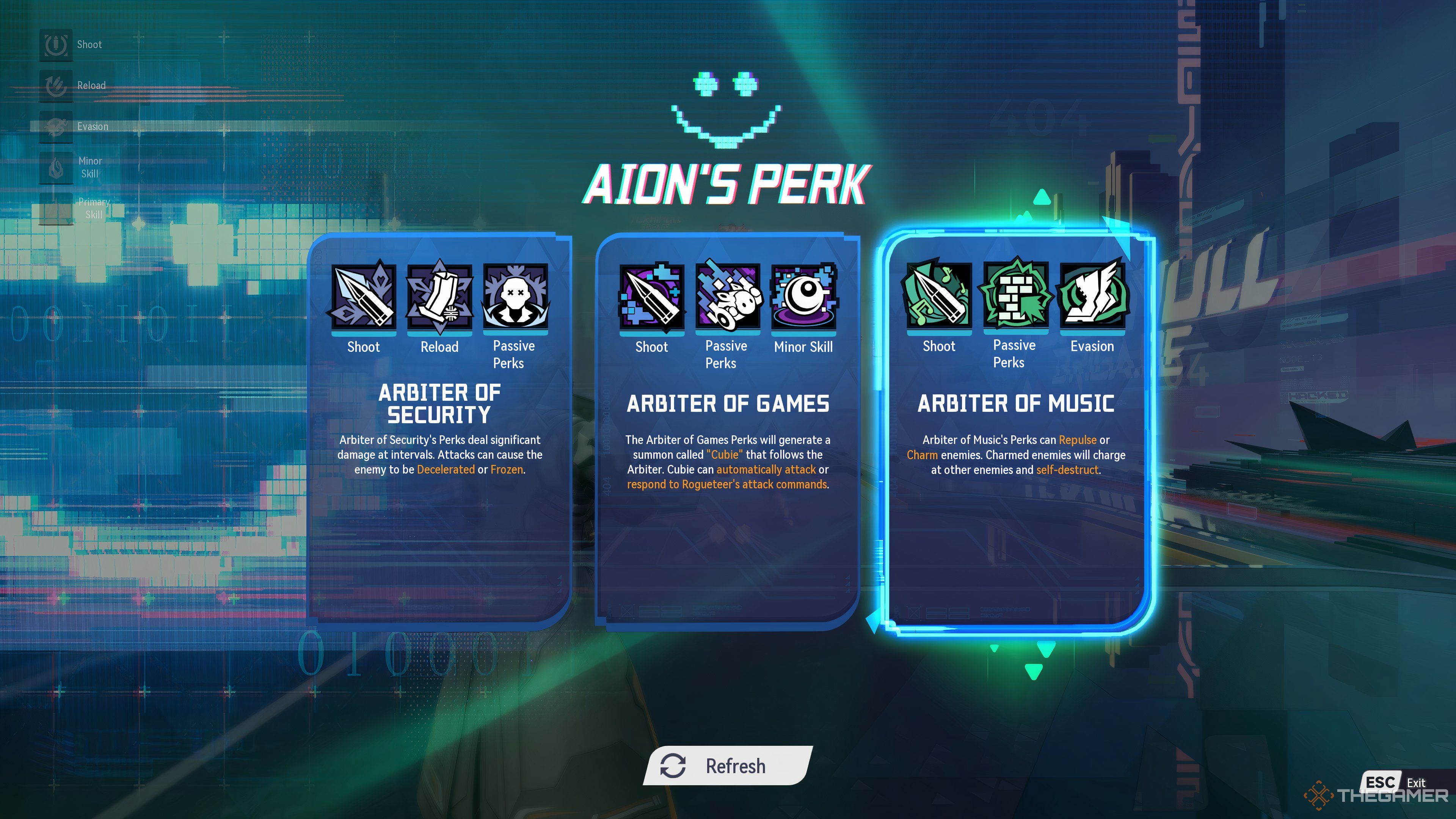Image resolution: width=1456 pixels, height=819 pixels.
Task: View the Music Passive Perks brick wall icon
Action: click(1015, 296)
